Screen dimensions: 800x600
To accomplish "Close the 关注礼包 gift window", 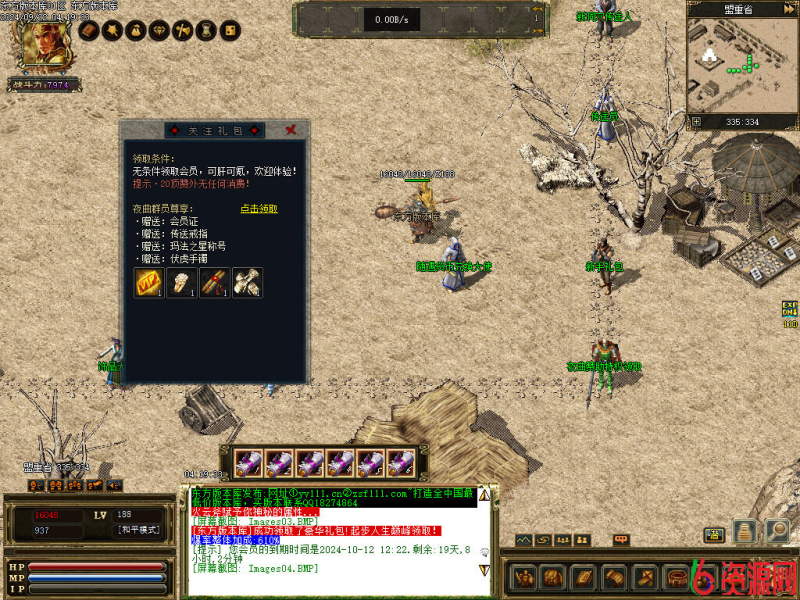I will point(290,130).
